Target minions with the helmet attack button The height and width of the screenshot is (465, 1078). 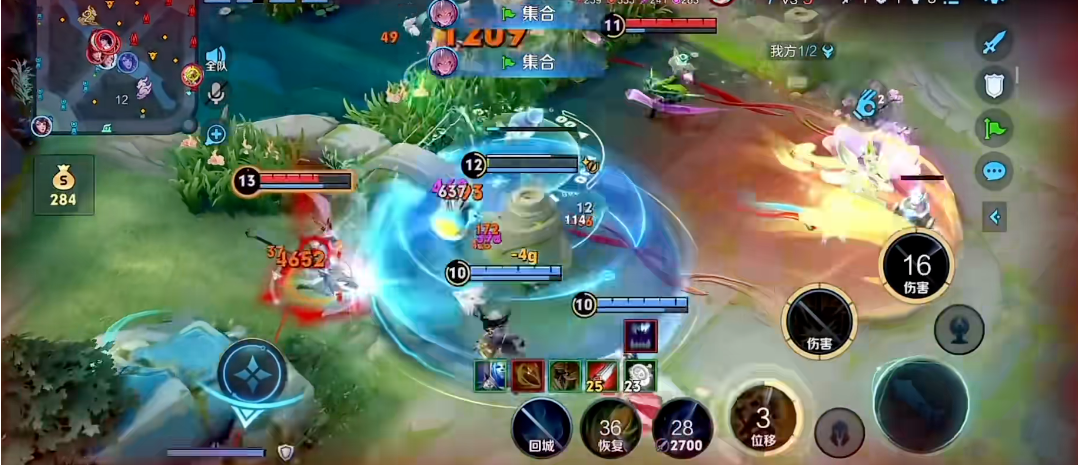pos(839,433)
